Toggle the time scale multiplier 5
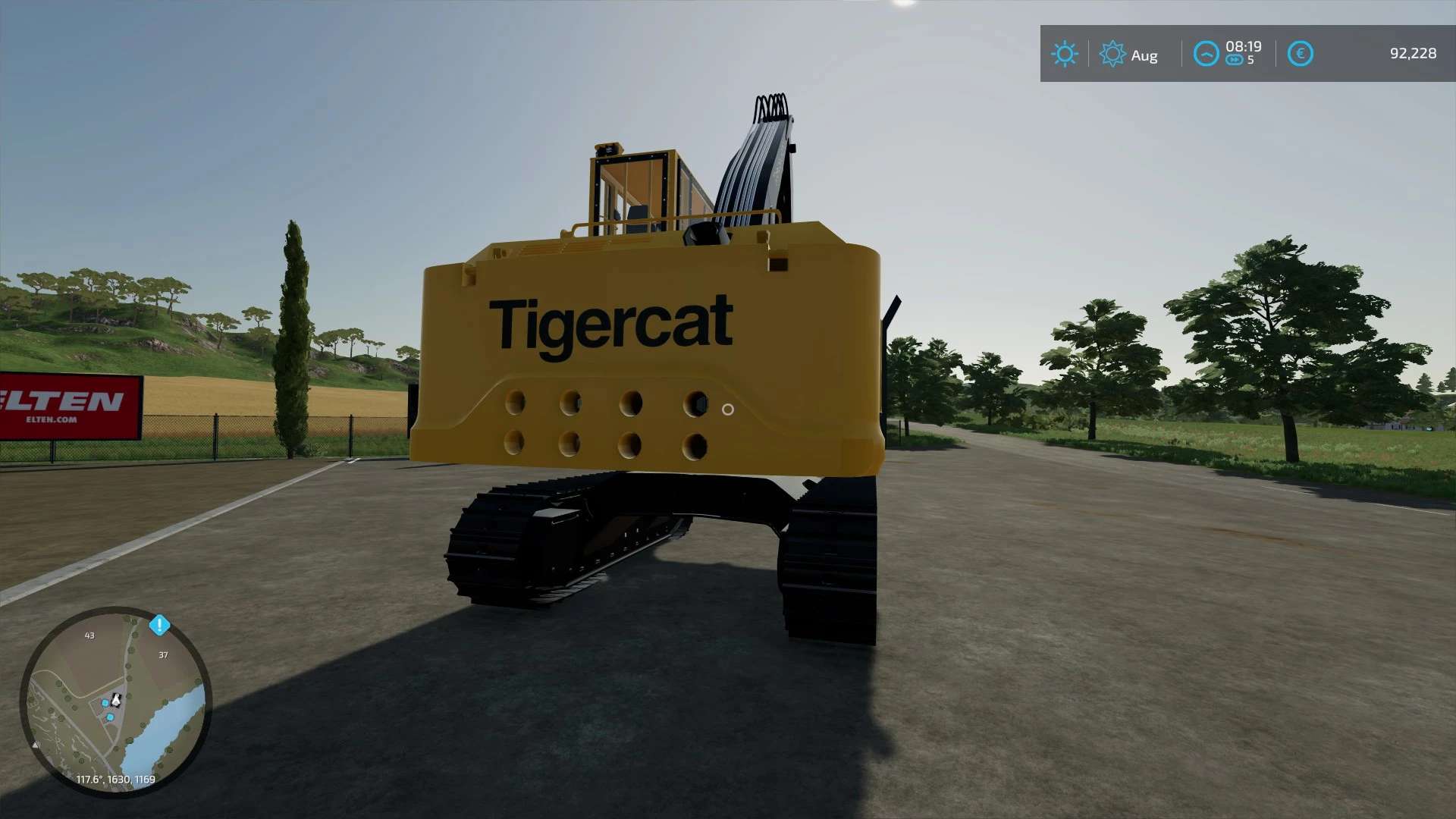 pyautogui.click(x=1251, y=61)
